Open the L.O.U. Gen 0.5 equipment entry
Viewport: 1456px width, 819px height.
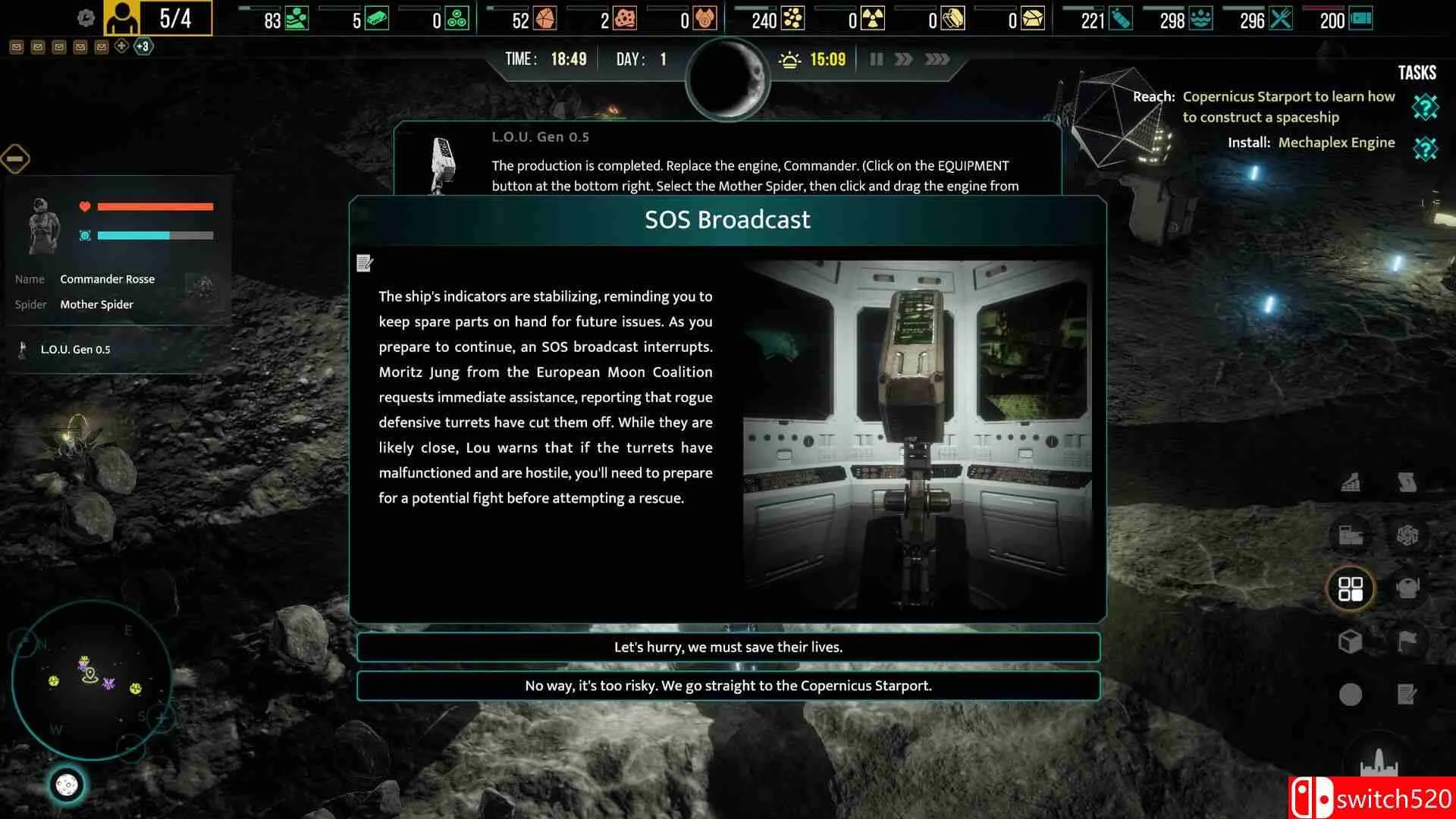coord(76,350)
